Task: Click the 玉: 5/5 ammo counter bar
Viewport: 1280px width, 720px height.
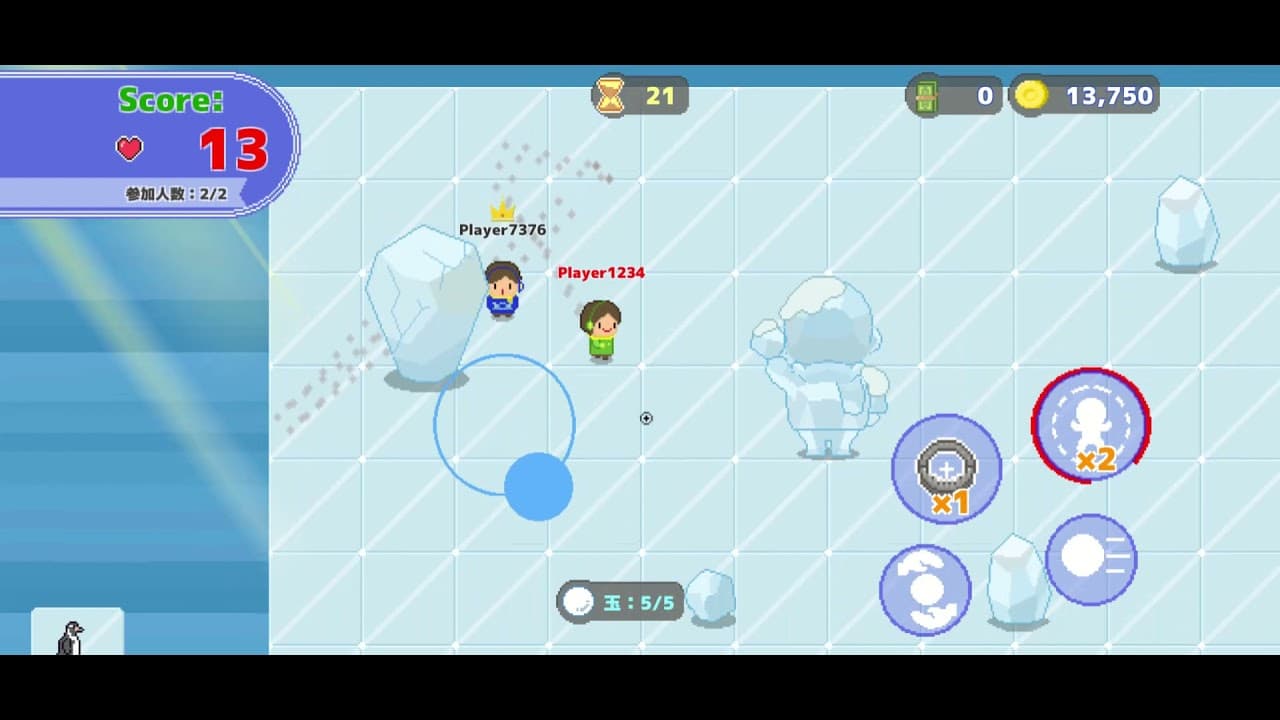Action: point(620,601)
